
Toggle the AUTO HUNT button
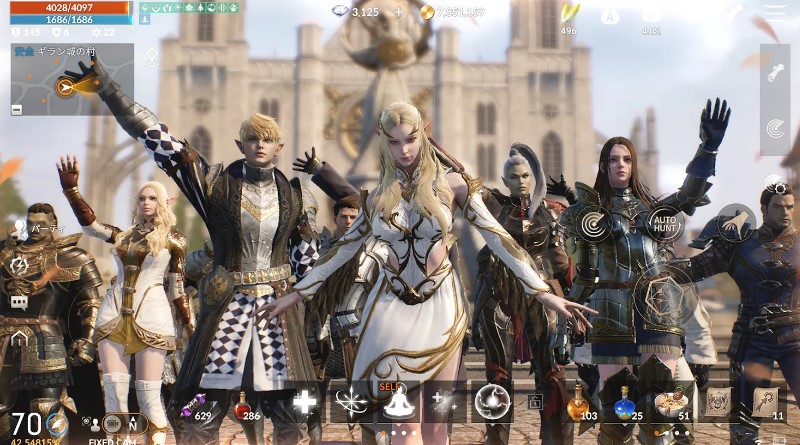click(x=665, y=223)
